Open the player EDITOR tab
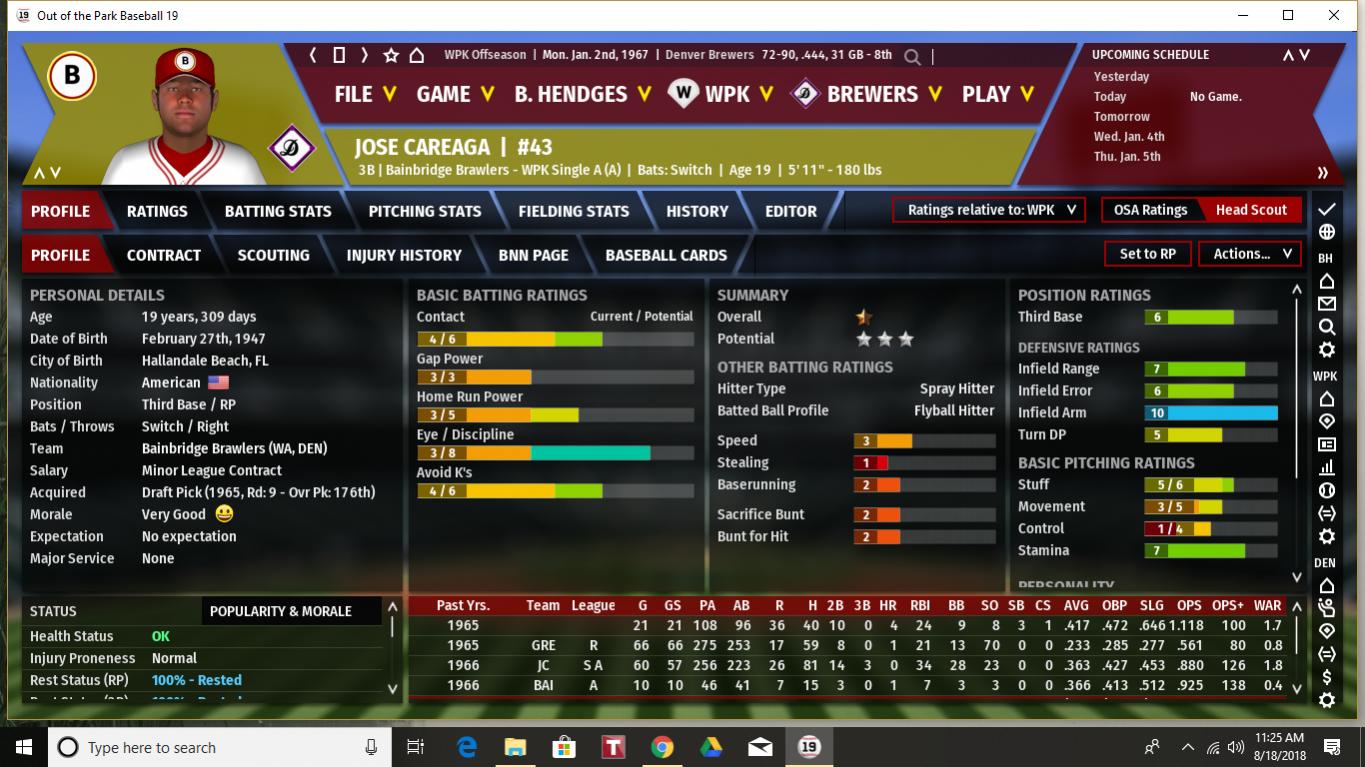This screenshot has height=767, width=1365. tap(791, 211)
